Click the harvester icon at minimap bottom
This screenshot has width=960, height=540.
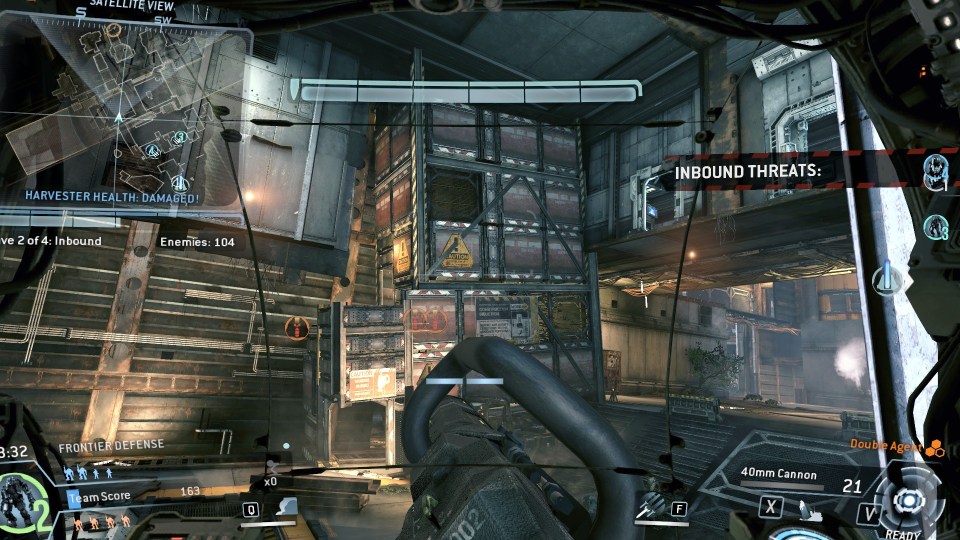click(178, 181)
